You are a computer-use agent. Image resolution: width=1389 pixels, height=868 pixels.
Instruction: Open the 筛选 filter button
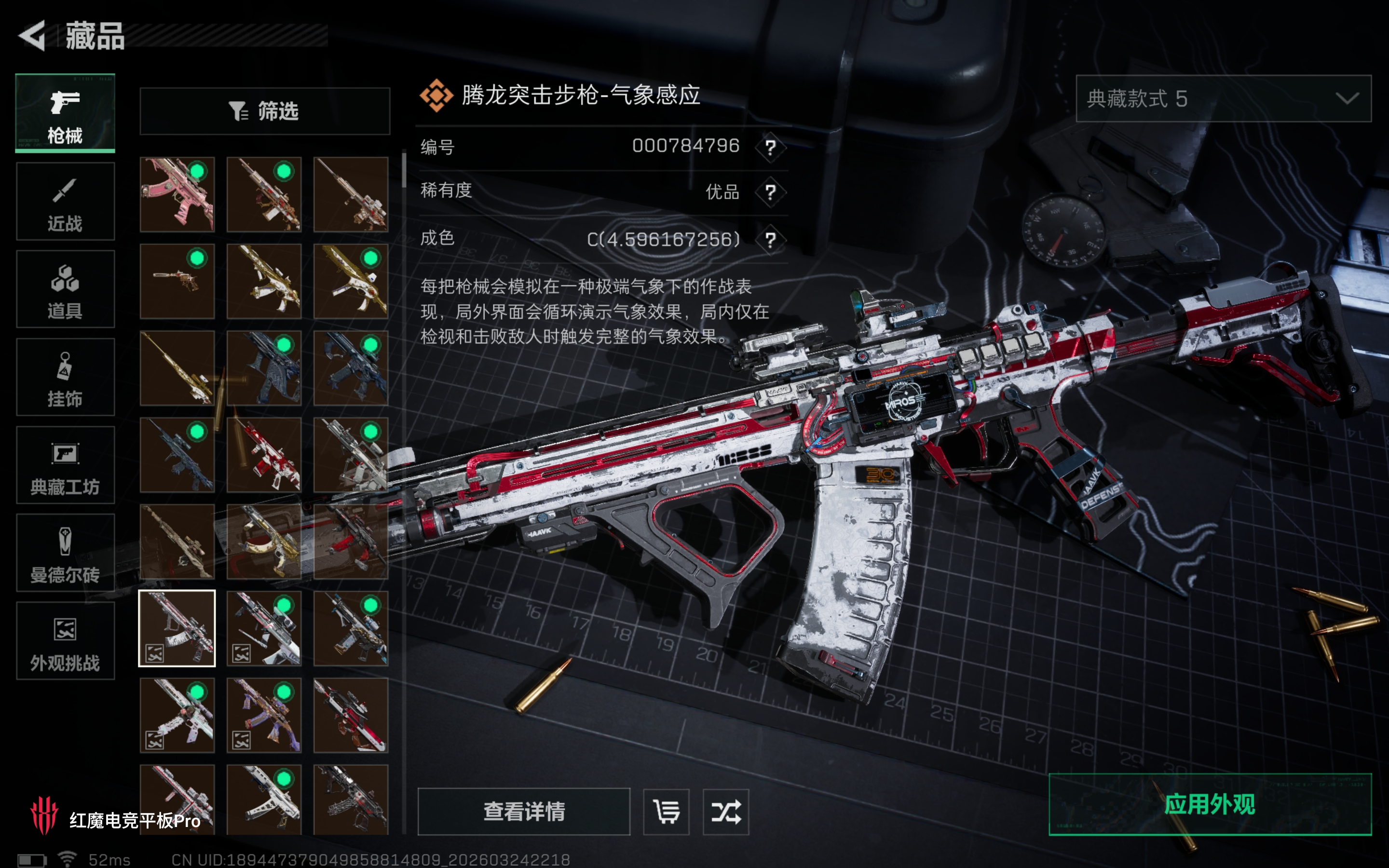[265, 111]
